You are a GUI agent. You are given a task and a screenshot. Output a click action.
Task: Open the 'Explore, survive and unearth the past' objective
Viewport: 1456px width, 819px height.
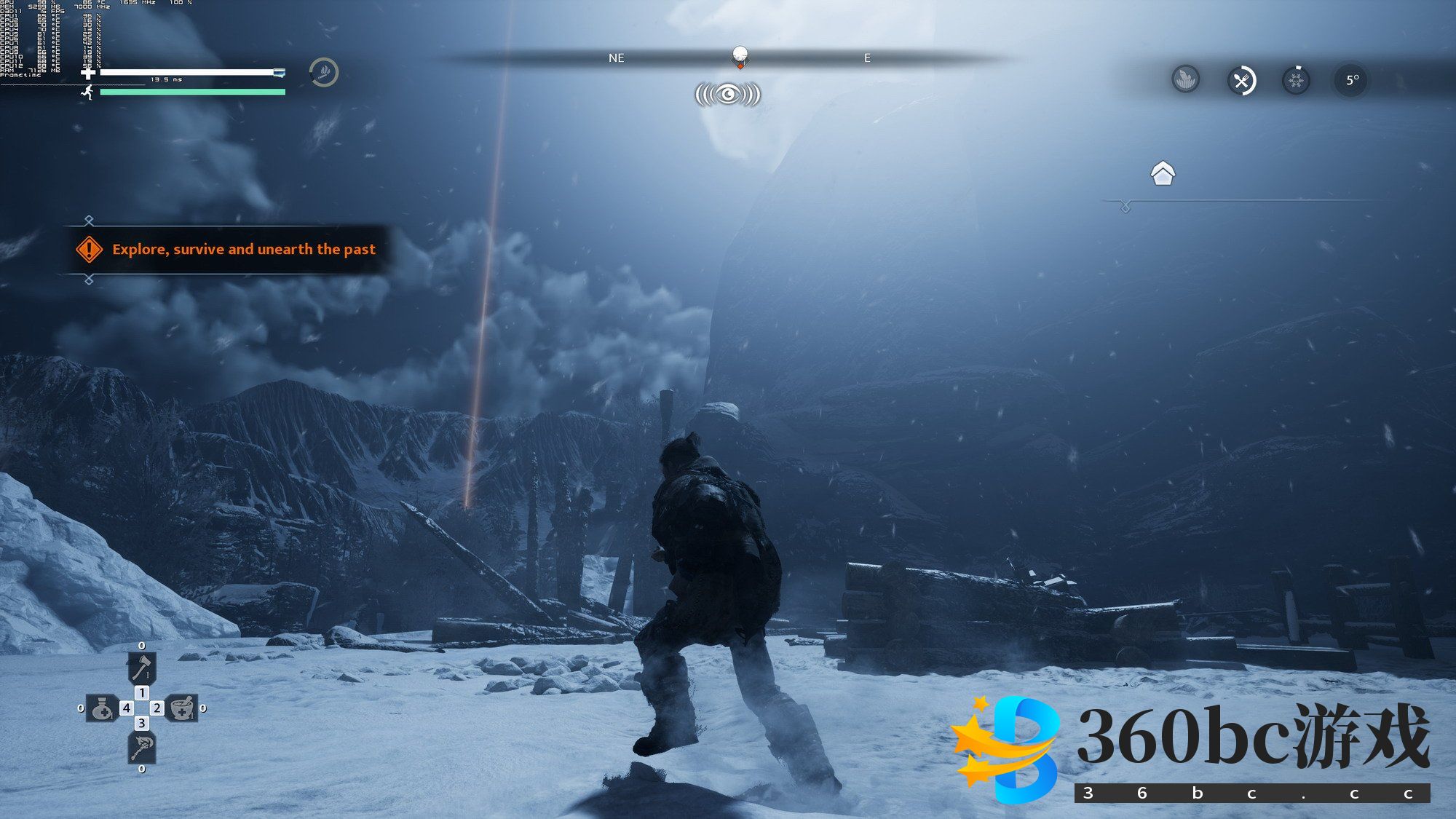point(243,250)
